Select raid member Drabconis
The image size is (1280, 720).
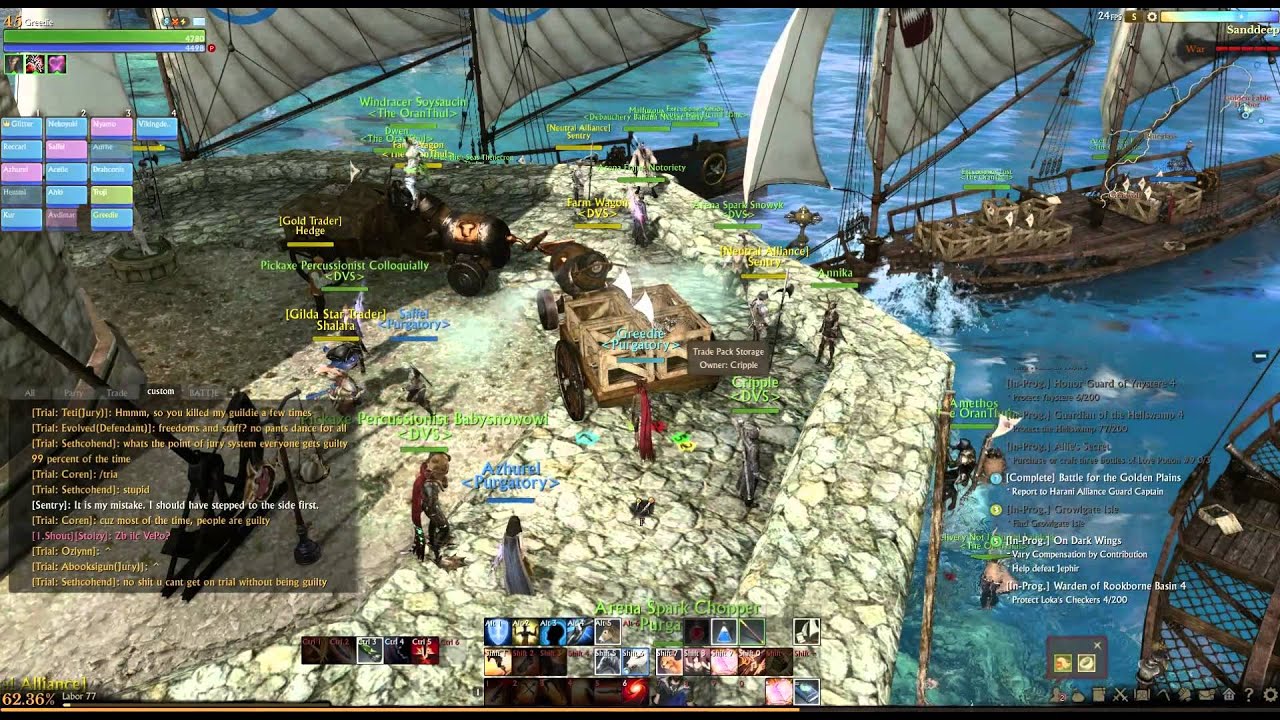(x=110, y=170)
